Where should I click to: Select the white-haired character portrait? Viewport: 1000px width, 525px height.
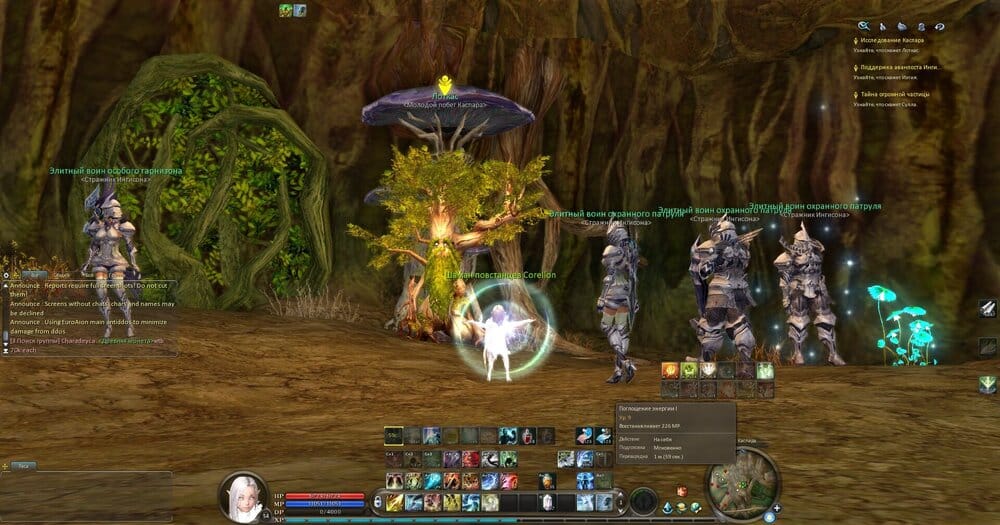click(x=243, y=496)
